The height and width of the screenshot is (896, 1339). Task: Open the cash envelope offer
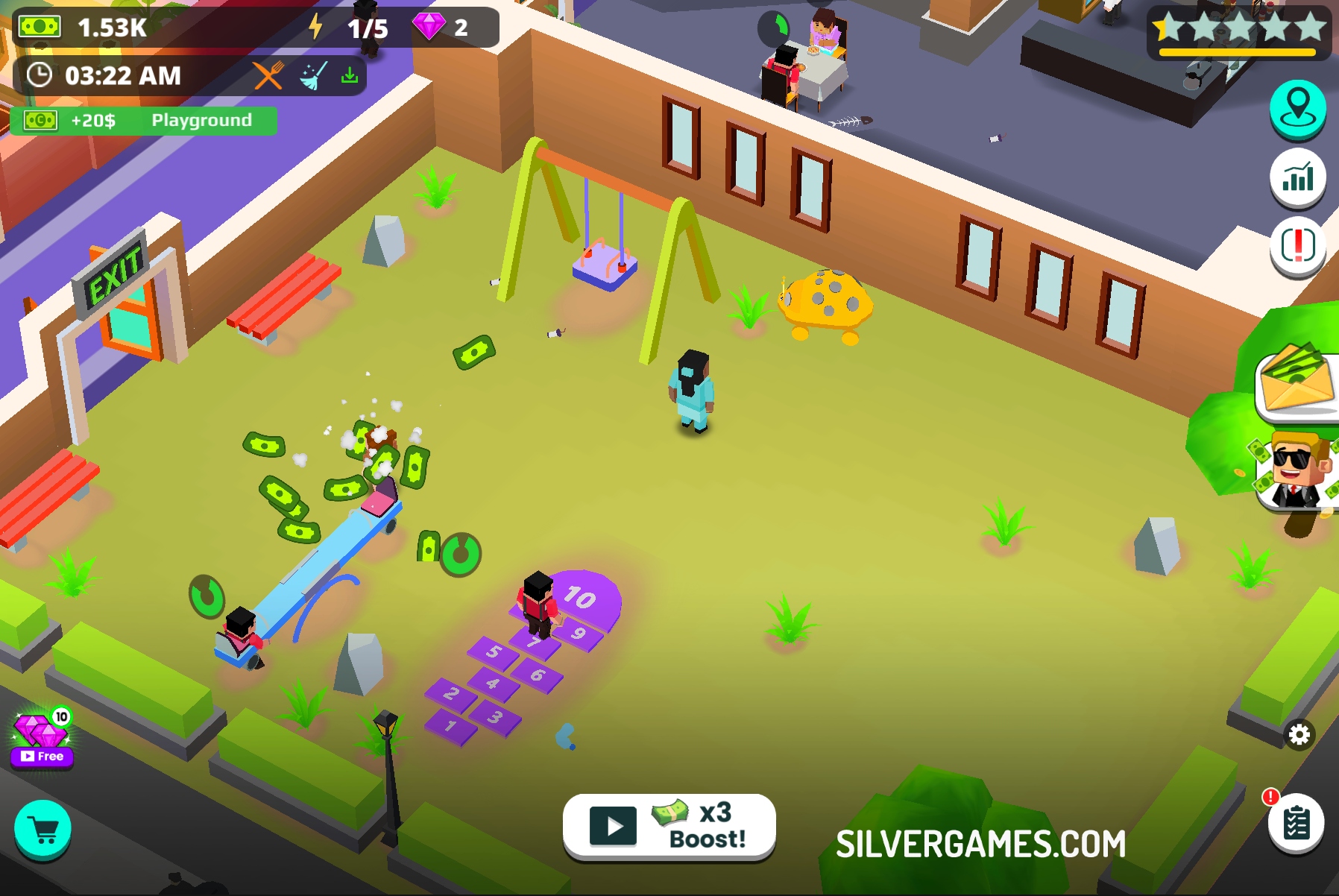click(x=1298, y=382)
